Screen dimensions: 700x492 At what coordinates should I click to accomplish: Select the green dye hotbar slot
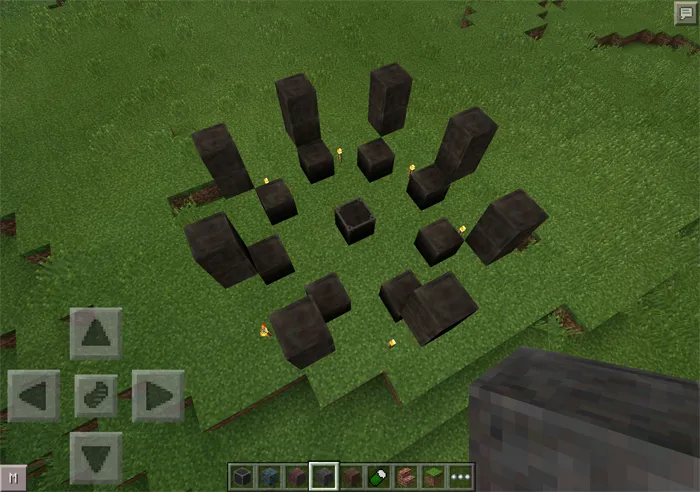click(380, 477)
